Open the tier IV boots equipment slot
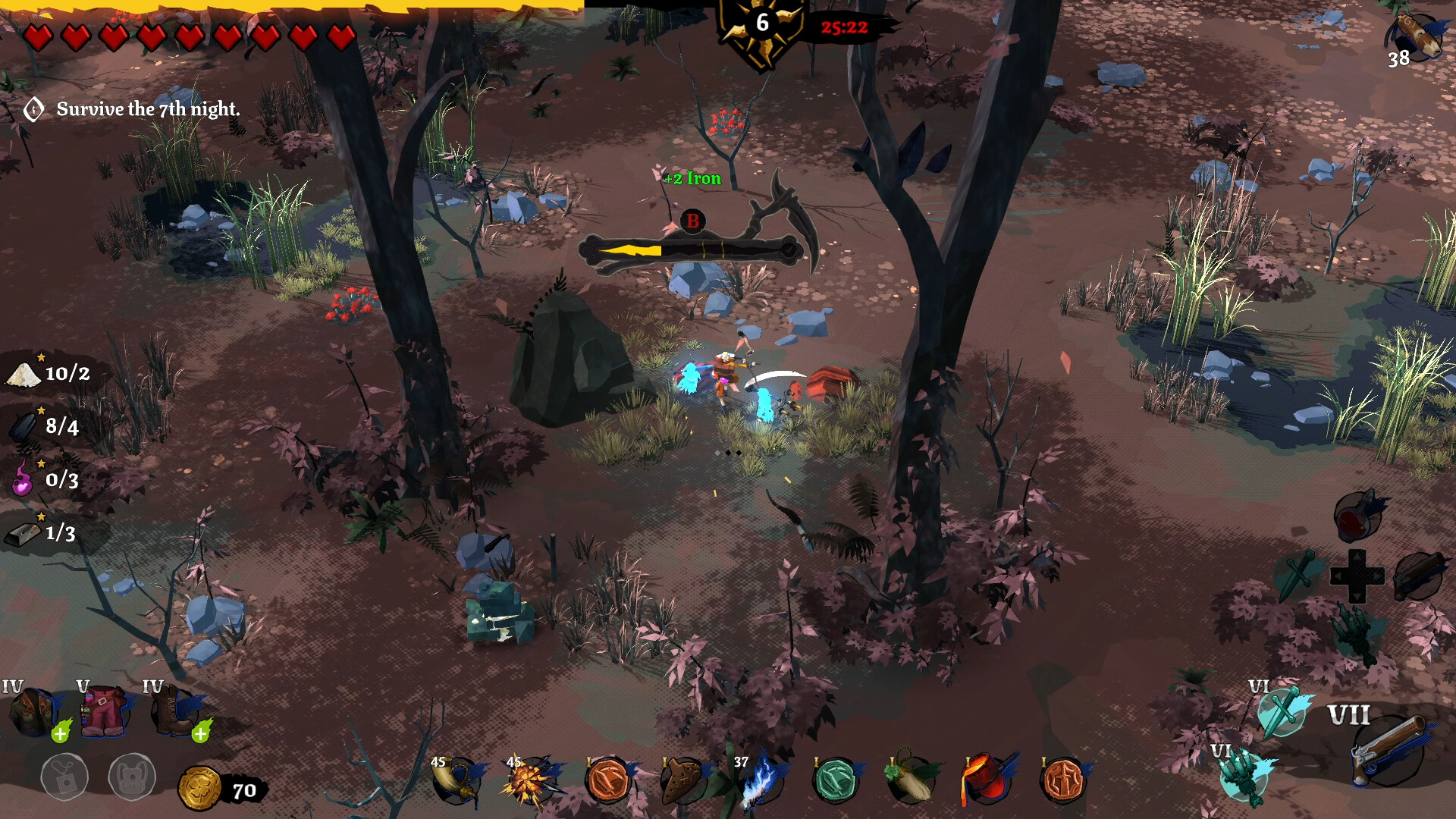The width and height of the screenshot is (1456, 819). tap(173, 713)
